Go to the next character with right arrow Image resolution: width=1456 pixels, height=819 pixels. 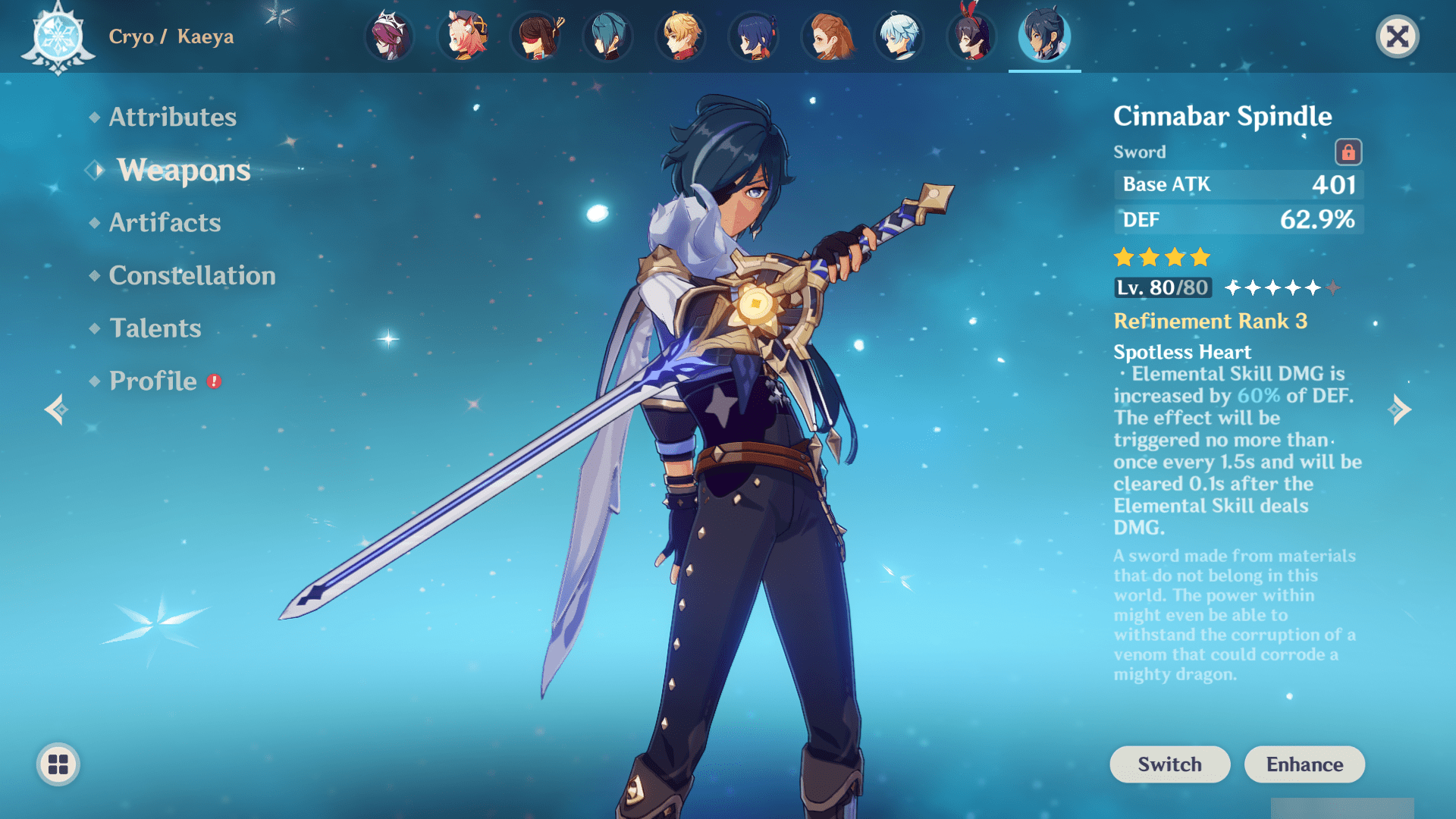1400,409
